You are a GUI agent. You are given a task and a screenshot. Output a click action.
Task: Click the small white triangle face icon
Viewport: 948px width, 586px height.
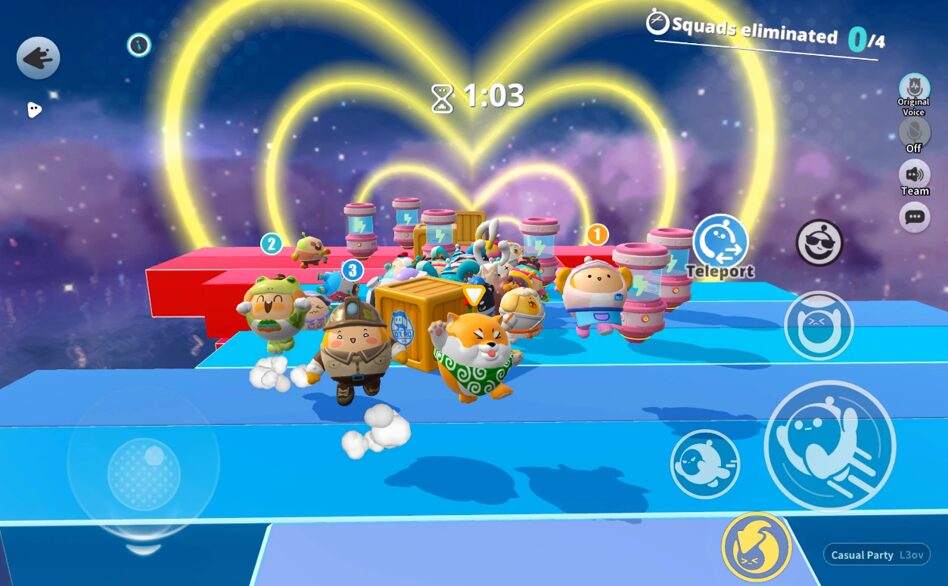click(x=34, y=110)
